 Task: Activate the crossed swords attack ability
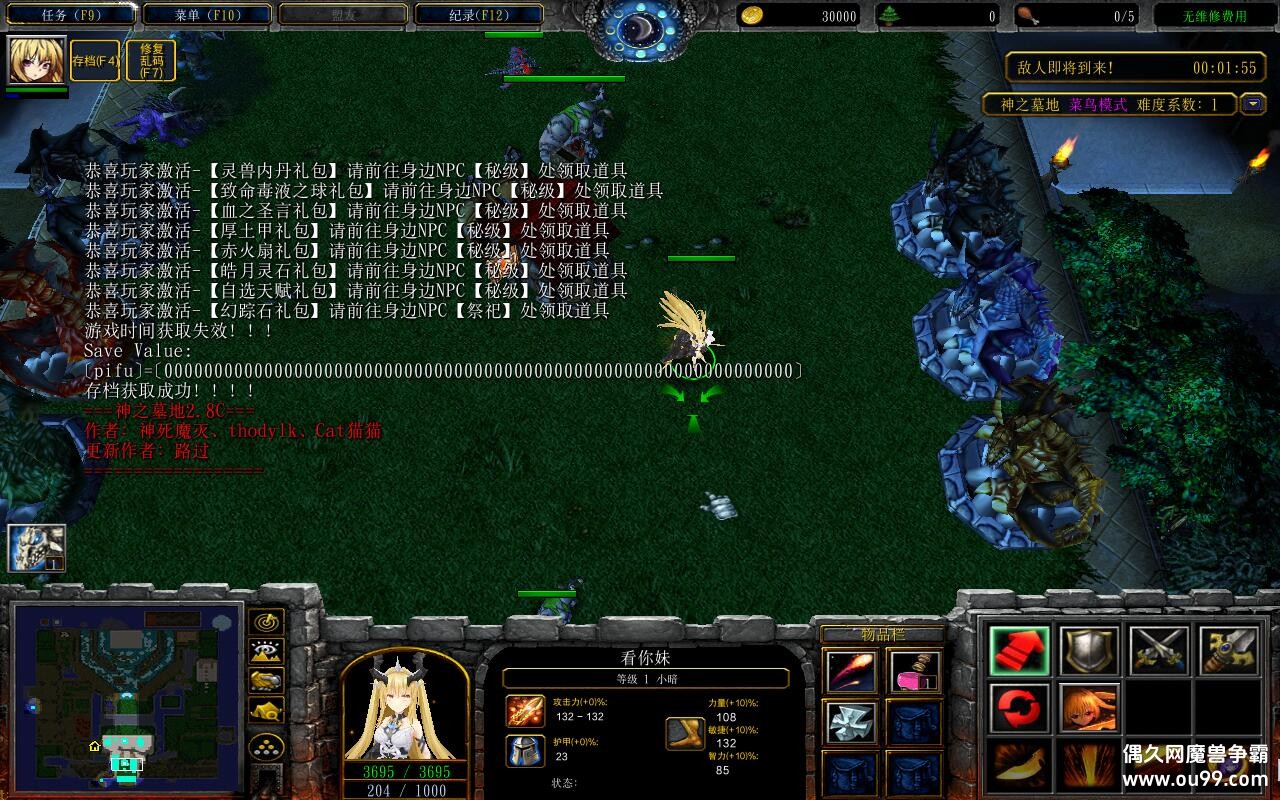pyautogui.click(x=1158, y=650)
